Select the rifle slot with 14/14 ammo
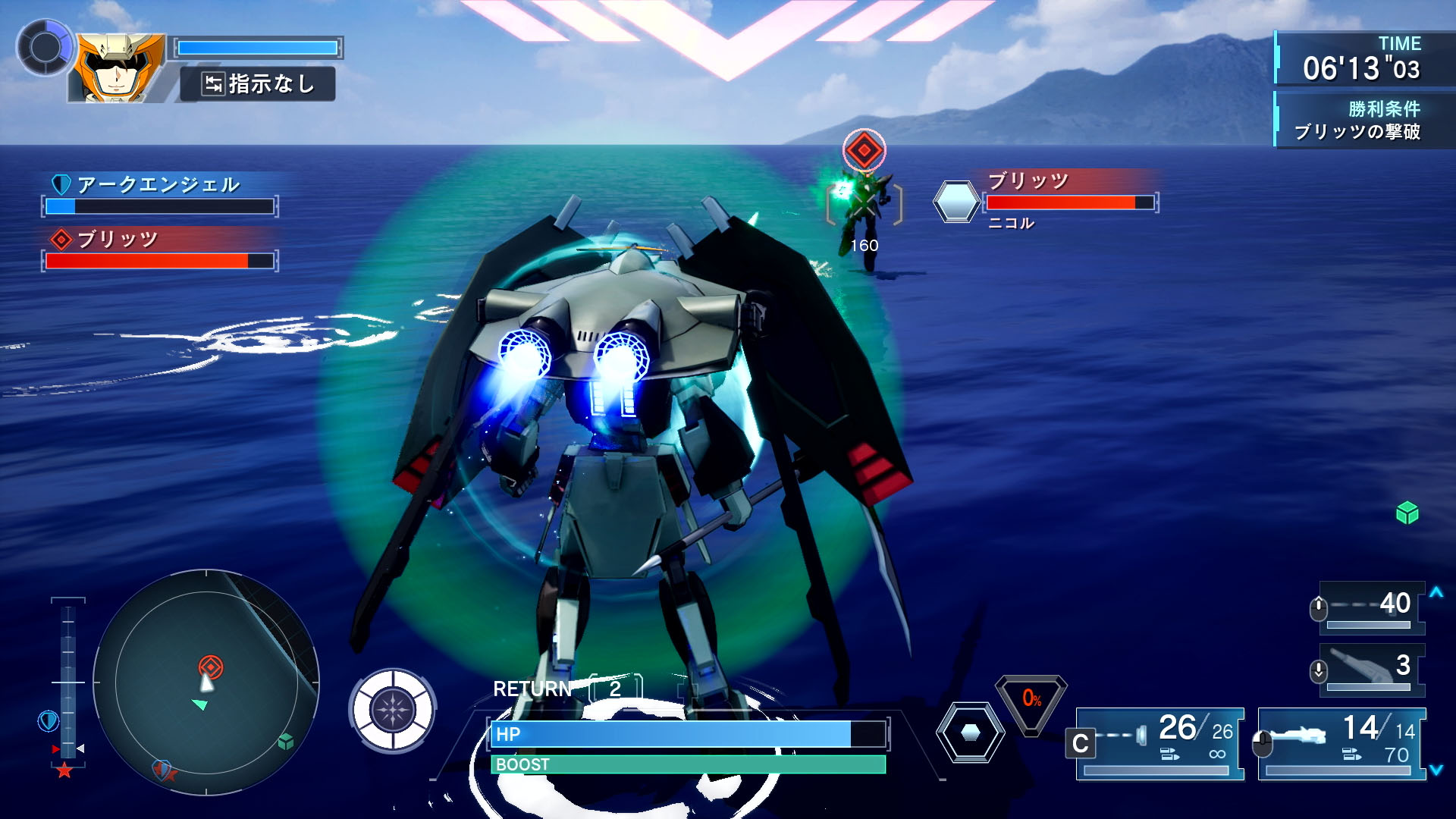Viewport: 1456px width, 819px height. pyautogui.click(x=1341, y=743)
